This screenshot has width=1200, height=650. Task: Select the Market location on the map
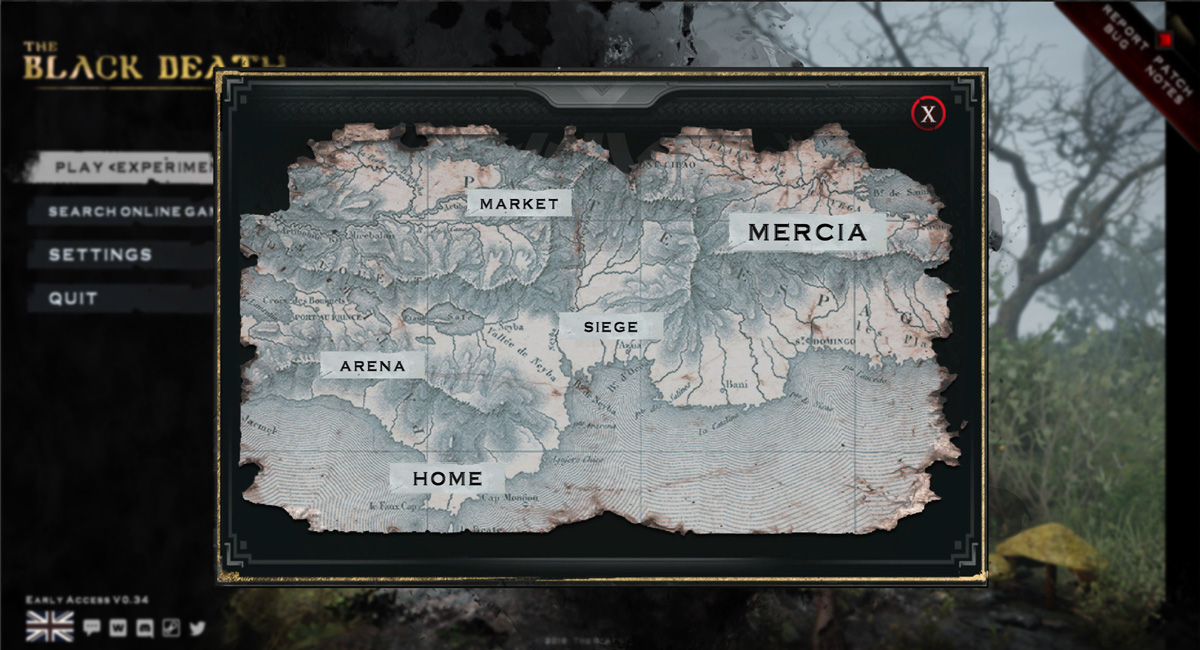[519, 203]
